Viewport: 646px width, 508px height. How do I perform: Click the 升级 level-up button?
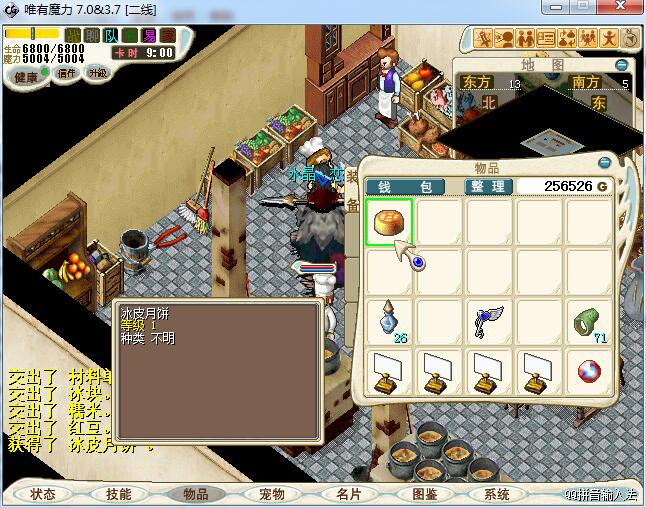[x=98, y=73]
